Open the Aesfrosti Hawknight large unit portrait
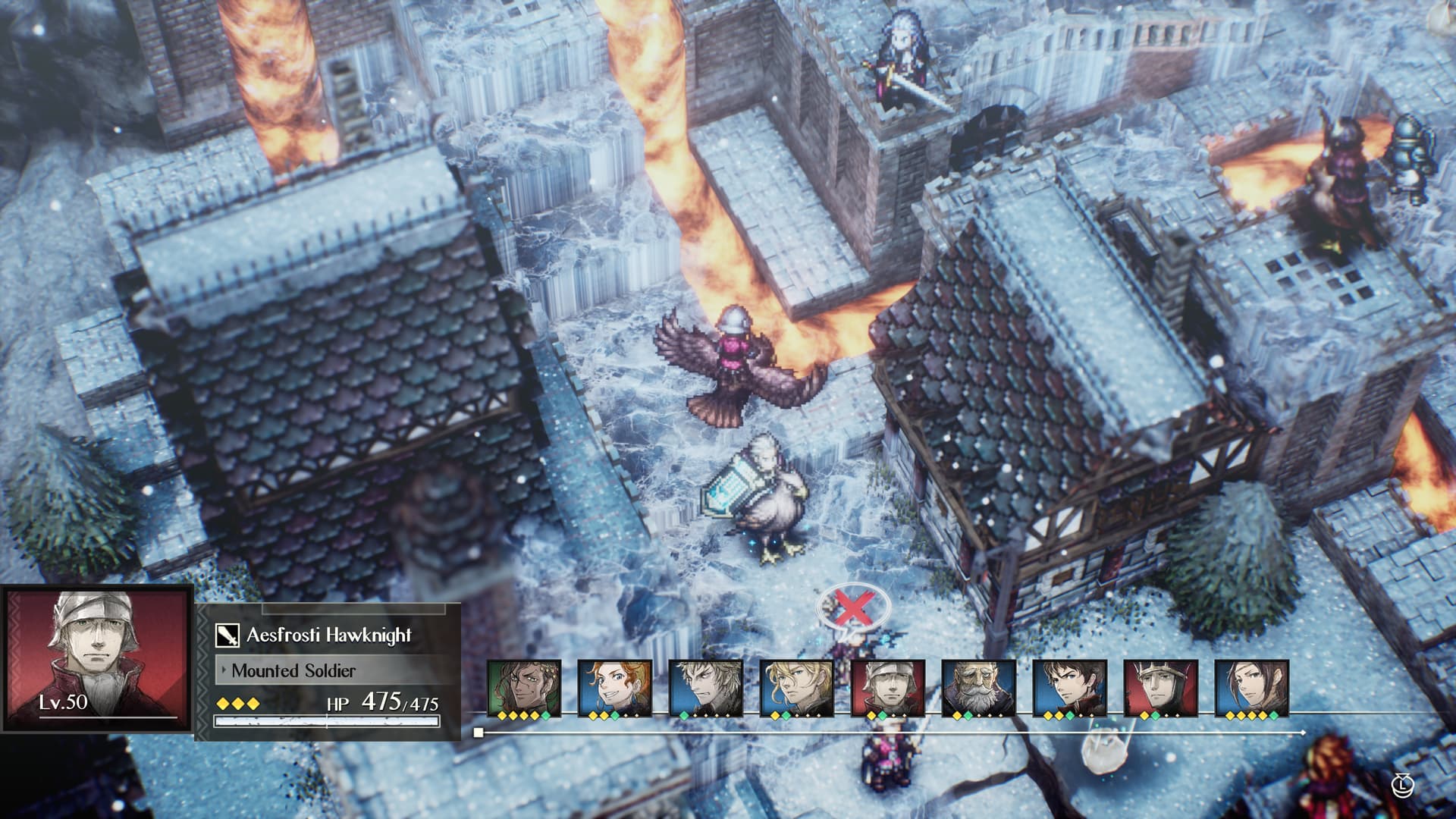This screenshot has height=819, width=1456. (97, 657)
